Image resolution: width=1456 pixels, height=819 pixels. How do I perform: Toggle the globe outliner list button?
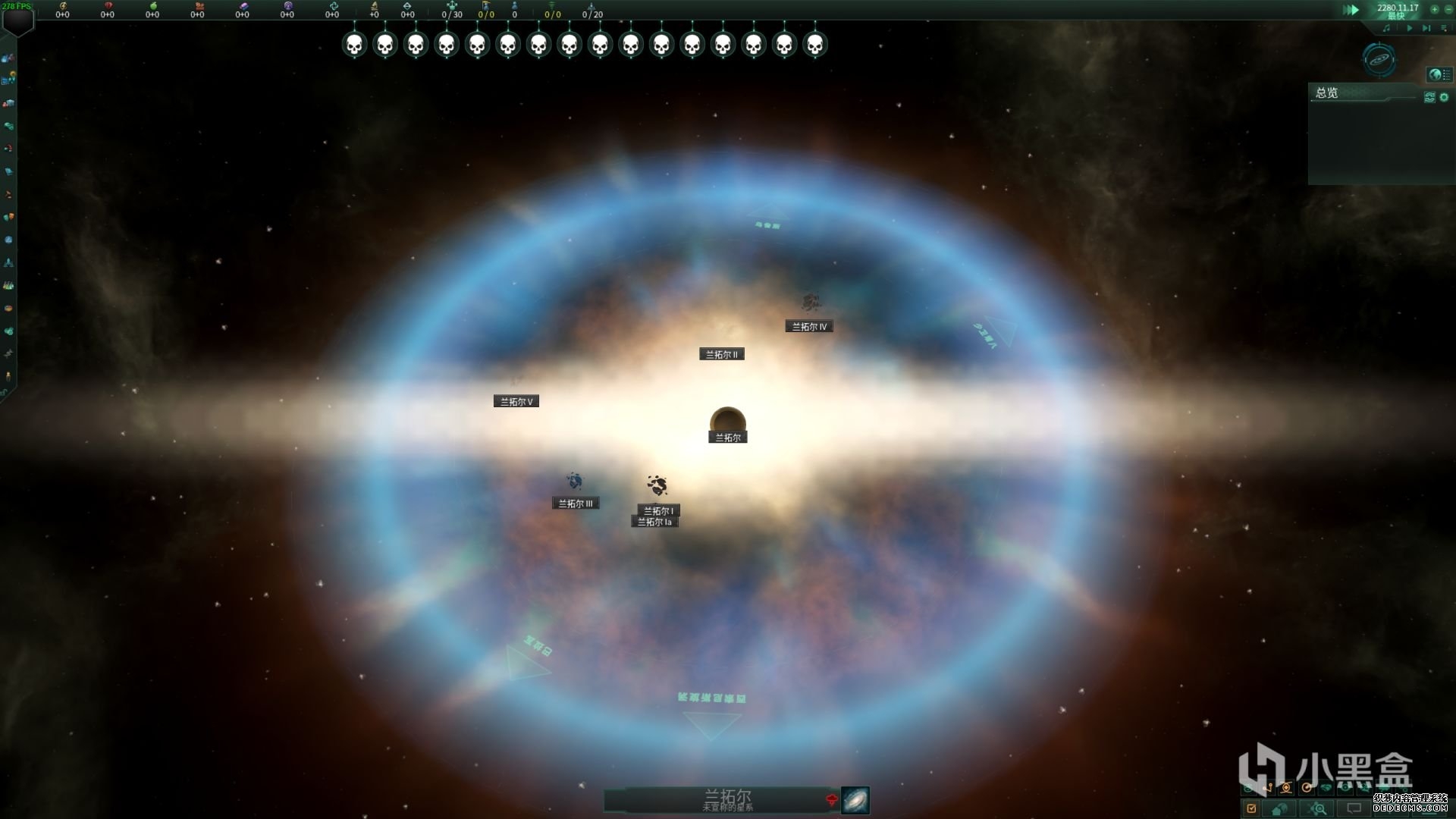1439,74
